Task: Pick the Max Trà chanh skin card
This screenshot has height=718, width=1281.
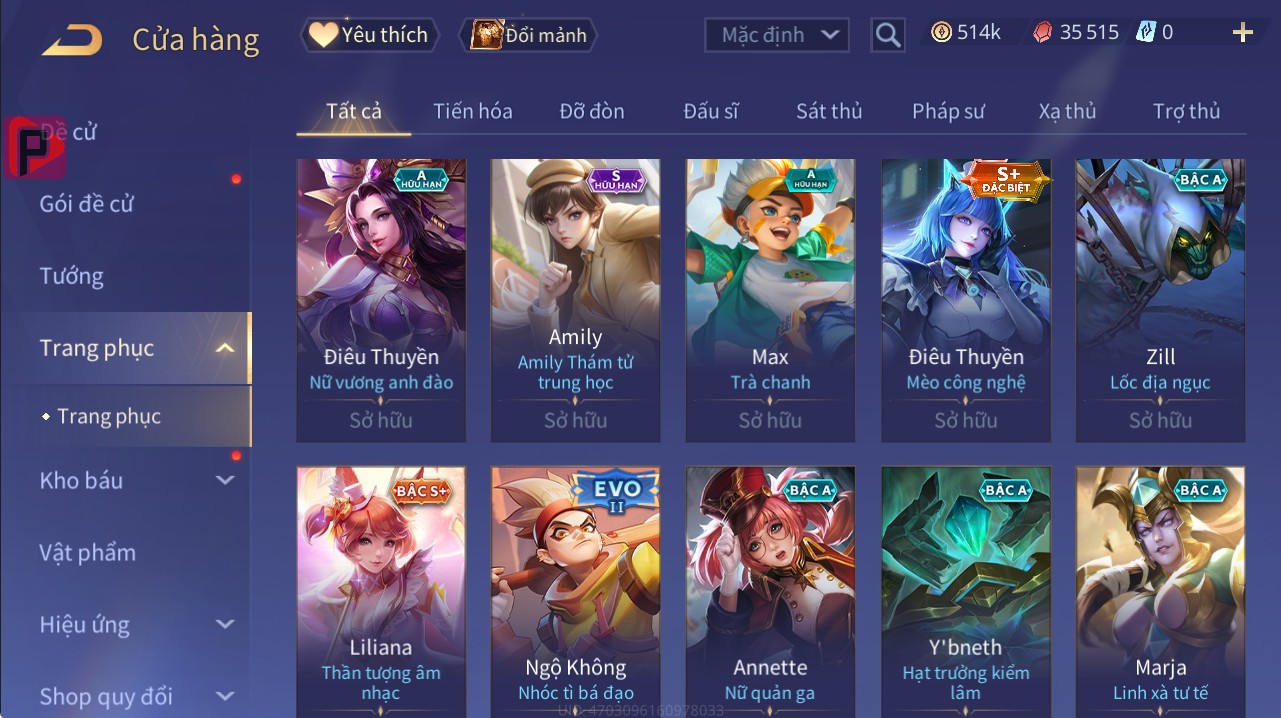Action: (770, 300)
